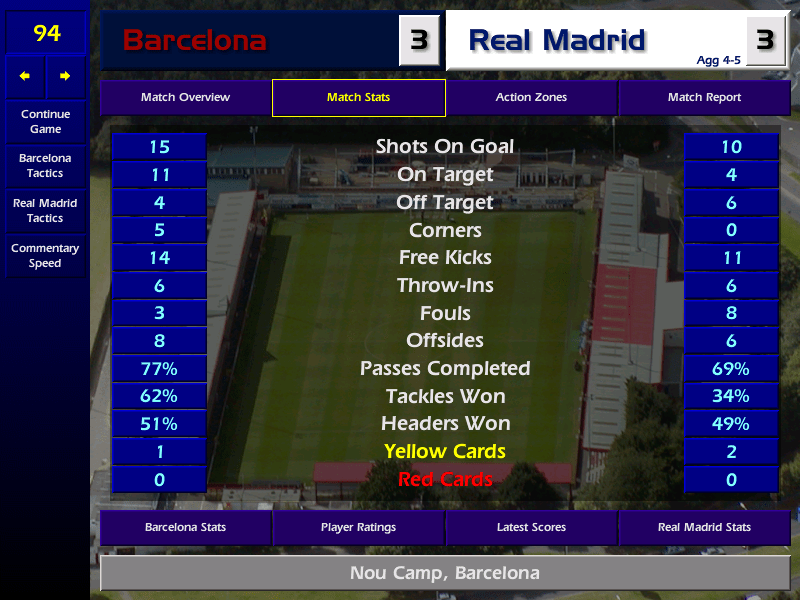The height and width of the screenshot is (600, 800).
Task: Click the right yellow arrow button
Action: (x=65, y=76)
